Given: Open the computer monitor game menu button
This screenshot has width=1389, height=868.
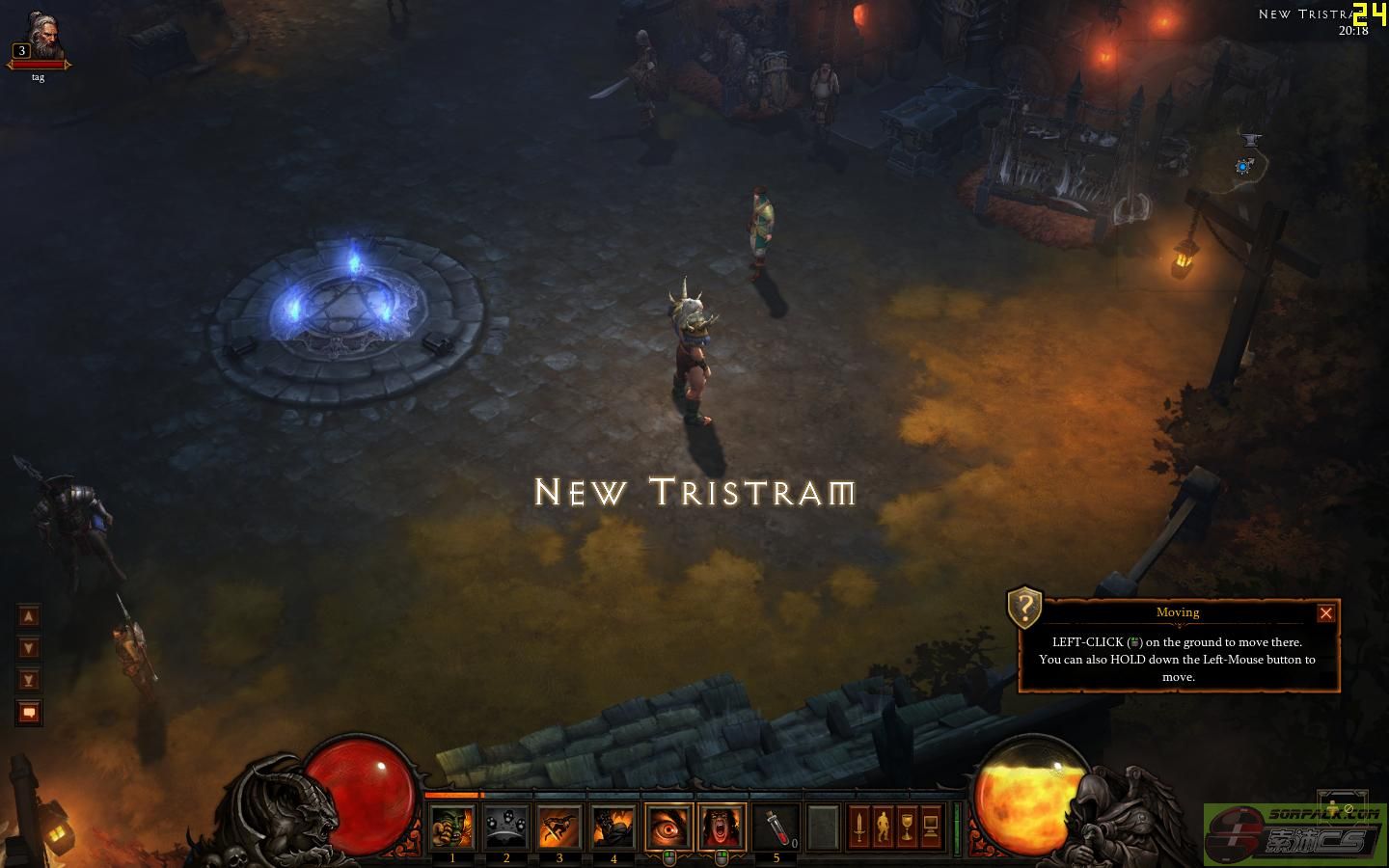Looking at the screenshot, I should coord(931,827).
